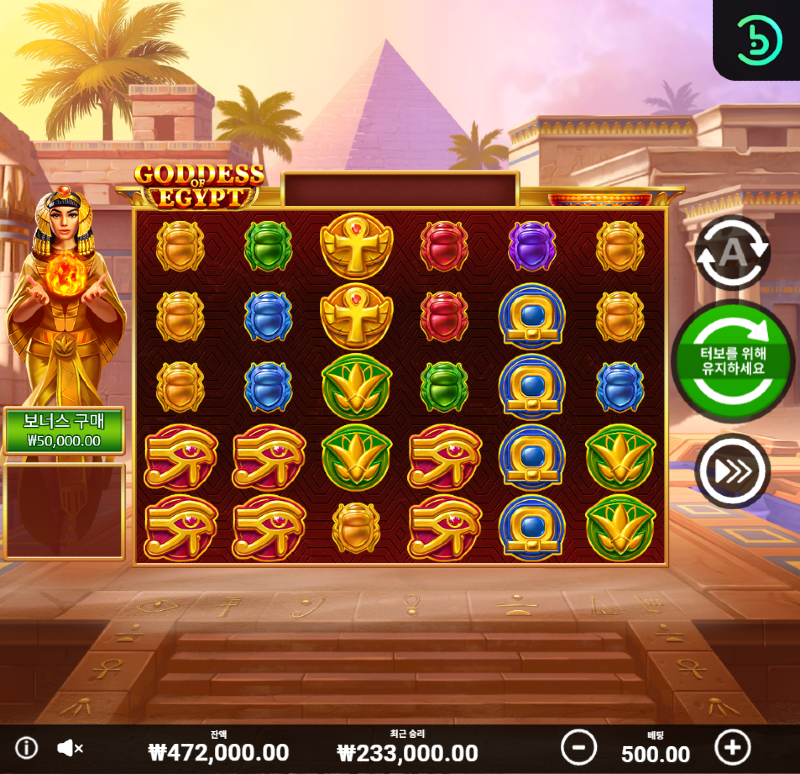Screen dimensions: 800x774
Task: Activate the fast-forward turbo button
Action: 732,470
